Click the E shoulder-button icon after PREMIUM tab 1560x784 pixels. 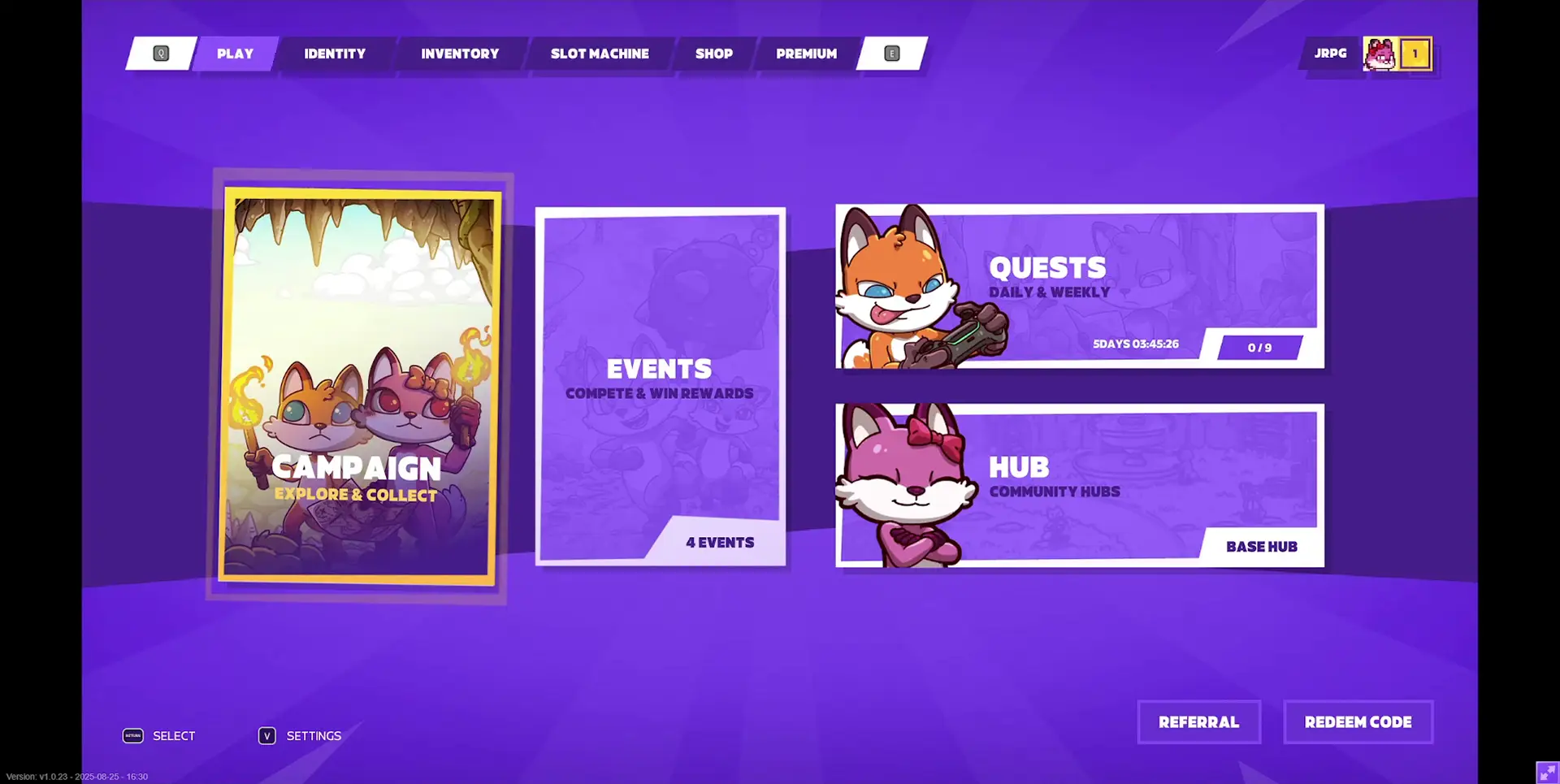pyautogui.click(x=891, y=53)
